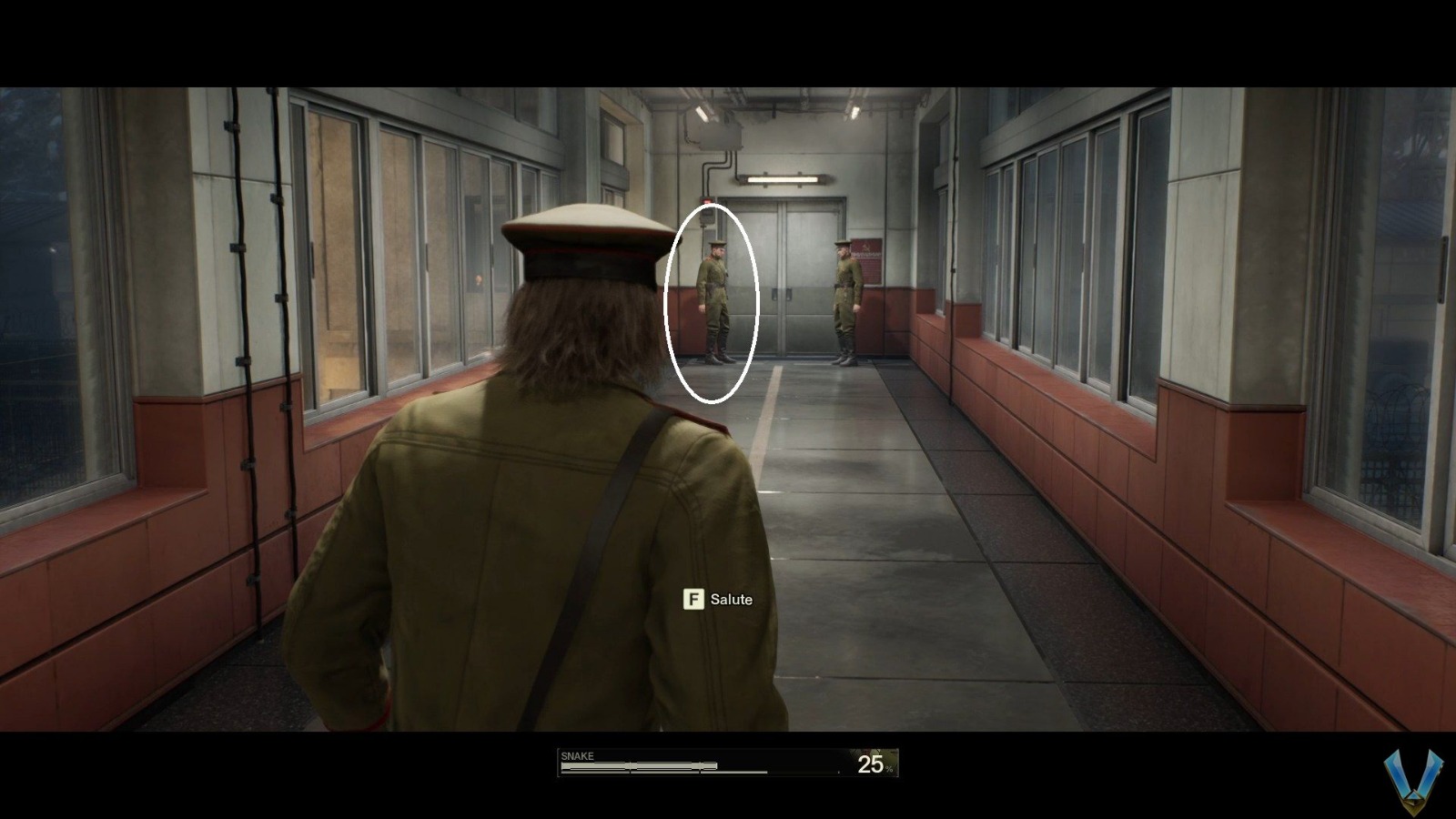Click the Salute action label
This screenshot has height=819, width=1456.
[733, 600]
